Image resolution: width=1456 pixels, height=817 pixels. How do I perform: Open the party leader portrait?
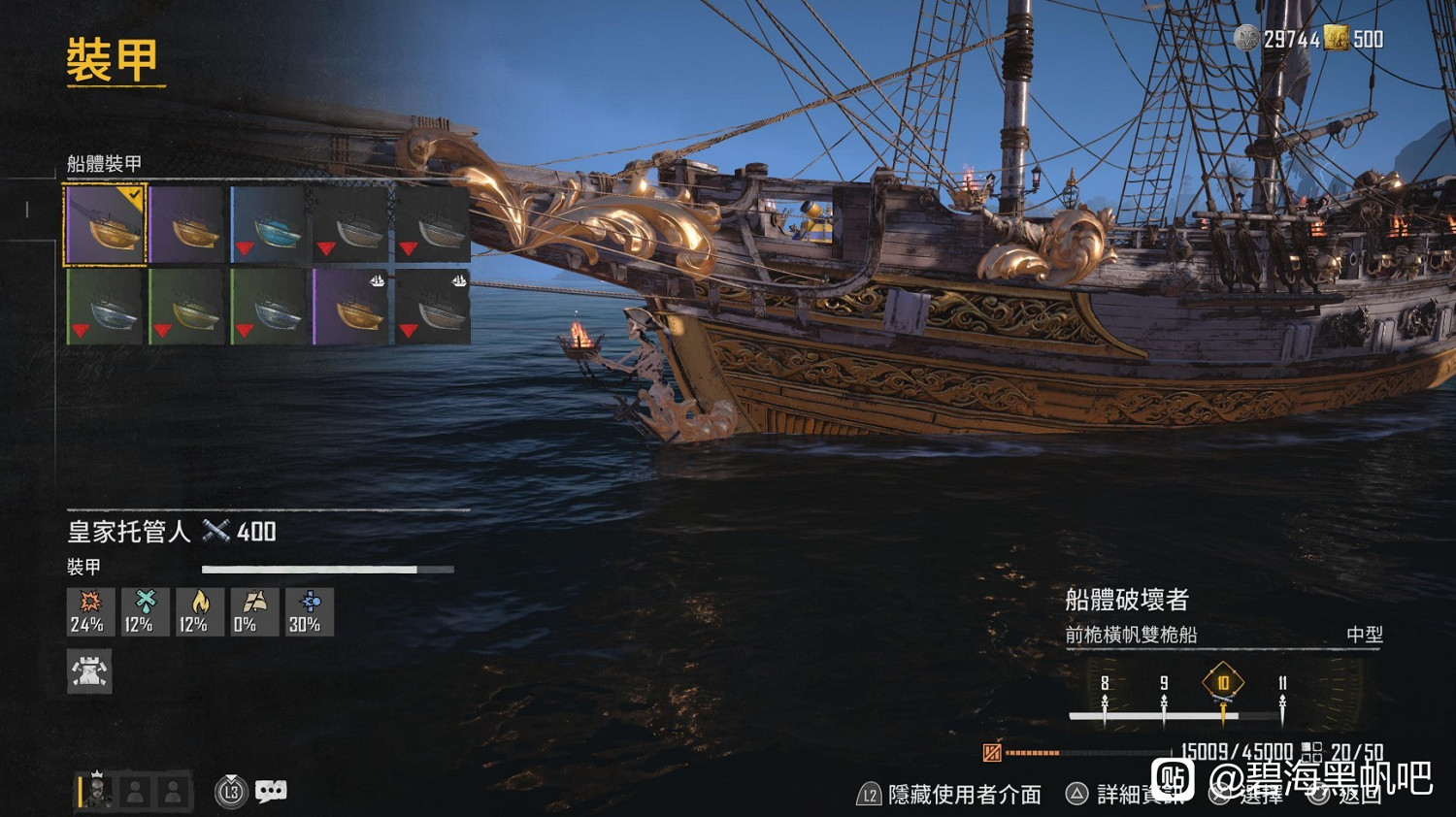click(x=97, y=791)
